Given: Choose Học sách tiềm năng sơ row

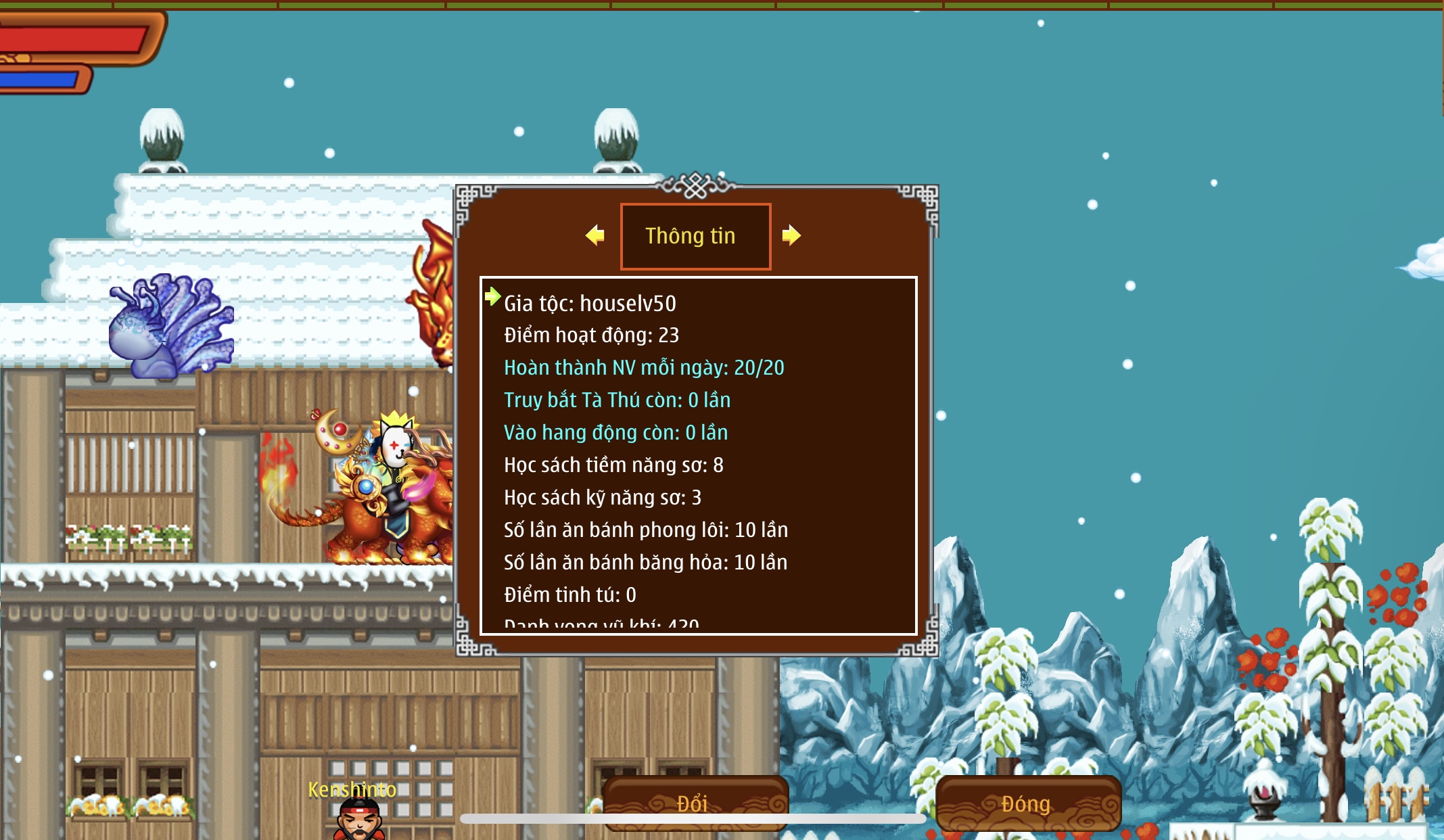Looking at the screenshot, I should 613,465.
